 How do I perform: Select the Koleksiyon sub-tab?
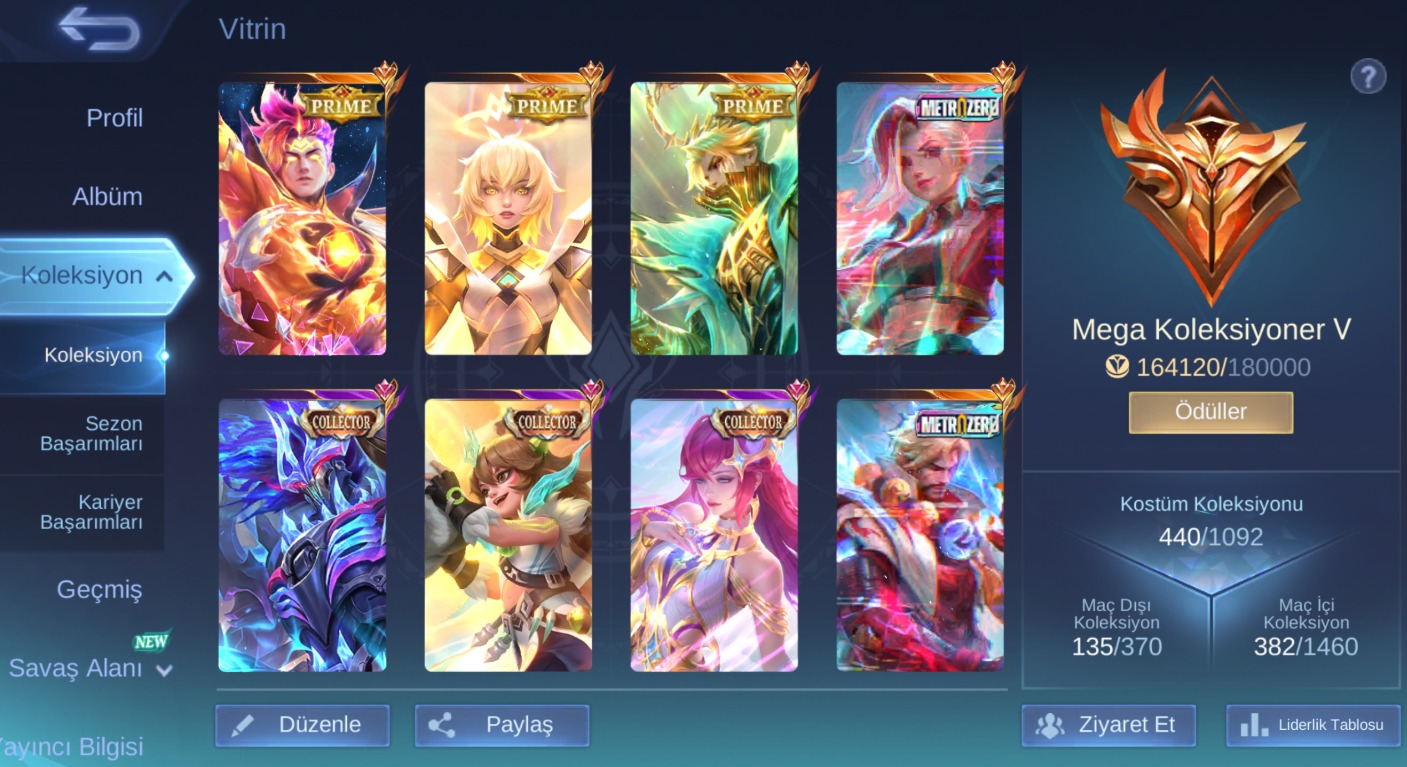tap(93, 355)
